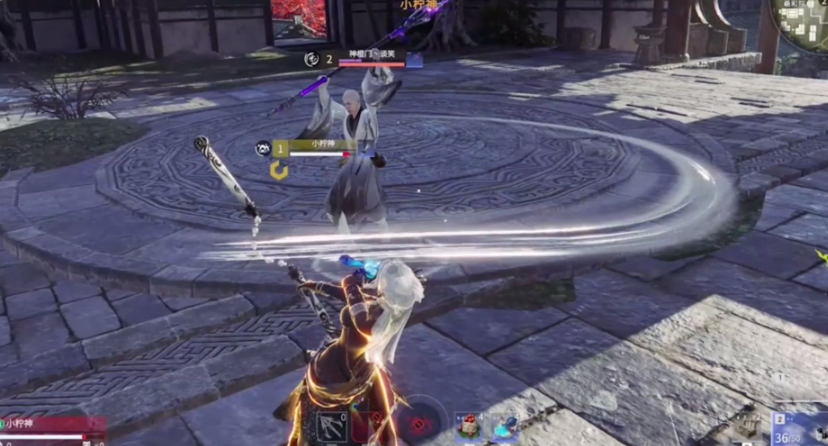This screenshot has height=446, width=828.
Task: Use the blue potion item
Action: tap(506, 427)
